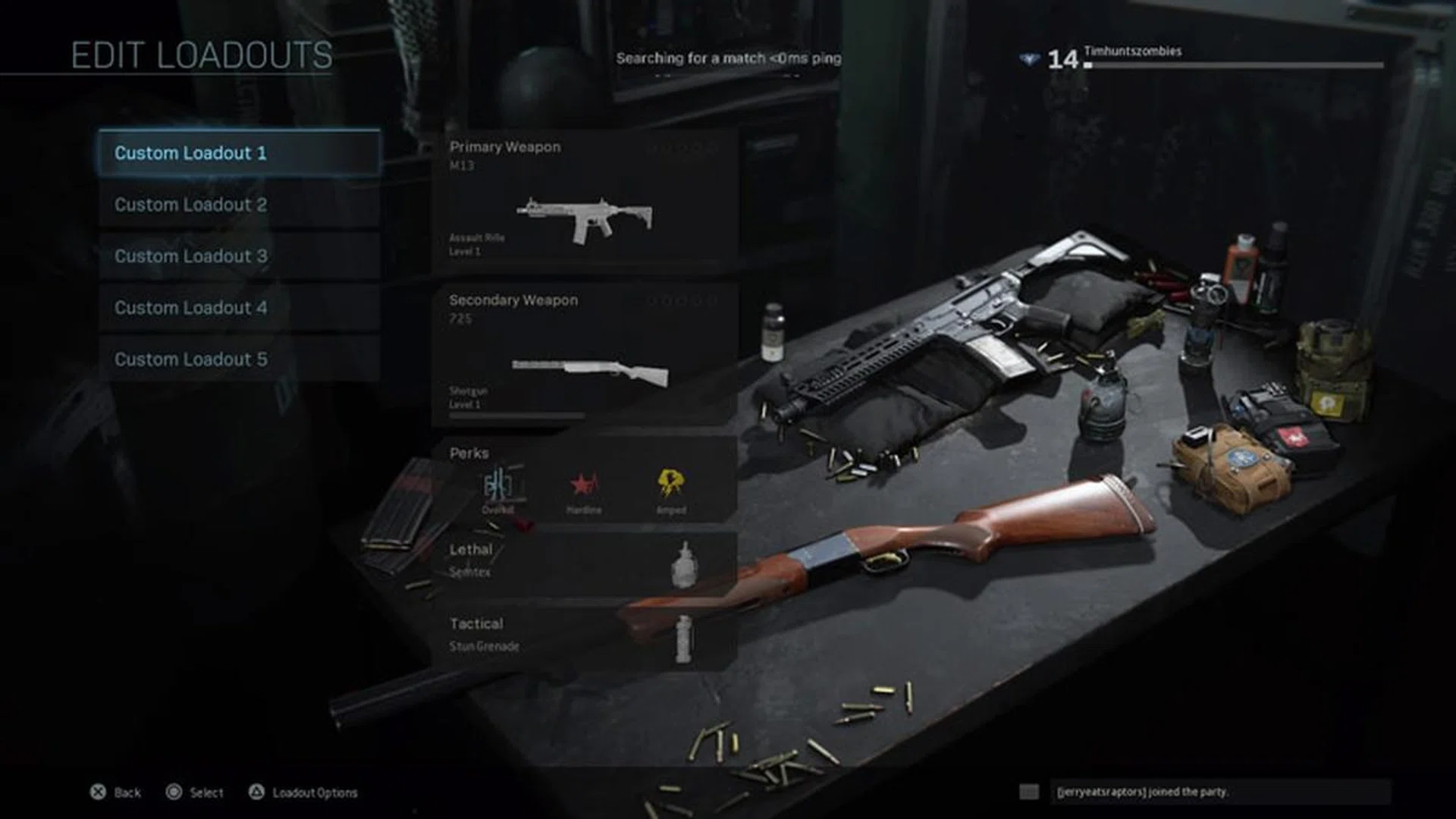Select Custom Loadout 5
The image size is (1456, 819).
click(x=240, y=359)
